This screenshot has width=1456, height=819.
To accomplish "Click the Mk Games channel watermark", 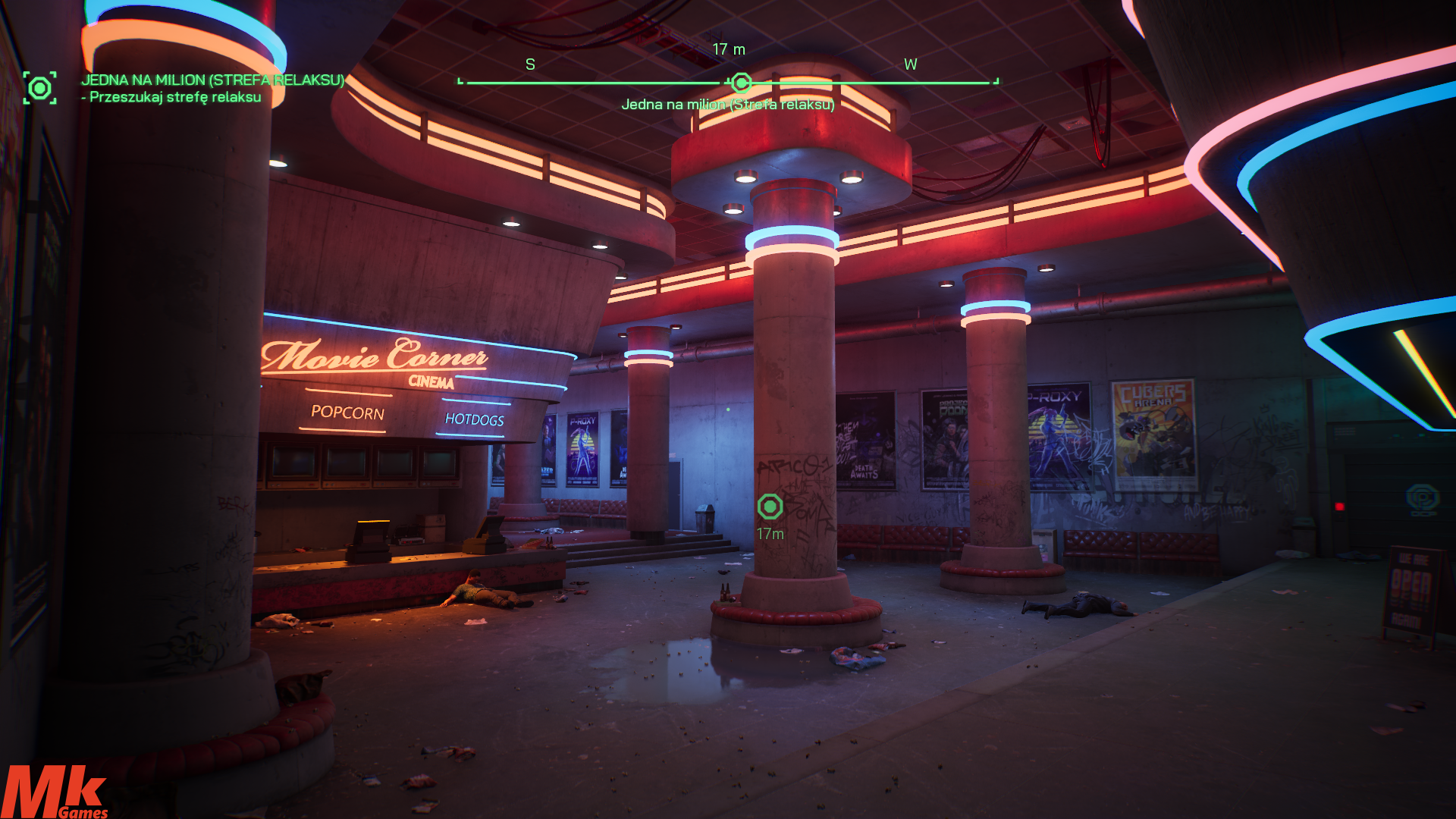I will (x=55, y=792).
